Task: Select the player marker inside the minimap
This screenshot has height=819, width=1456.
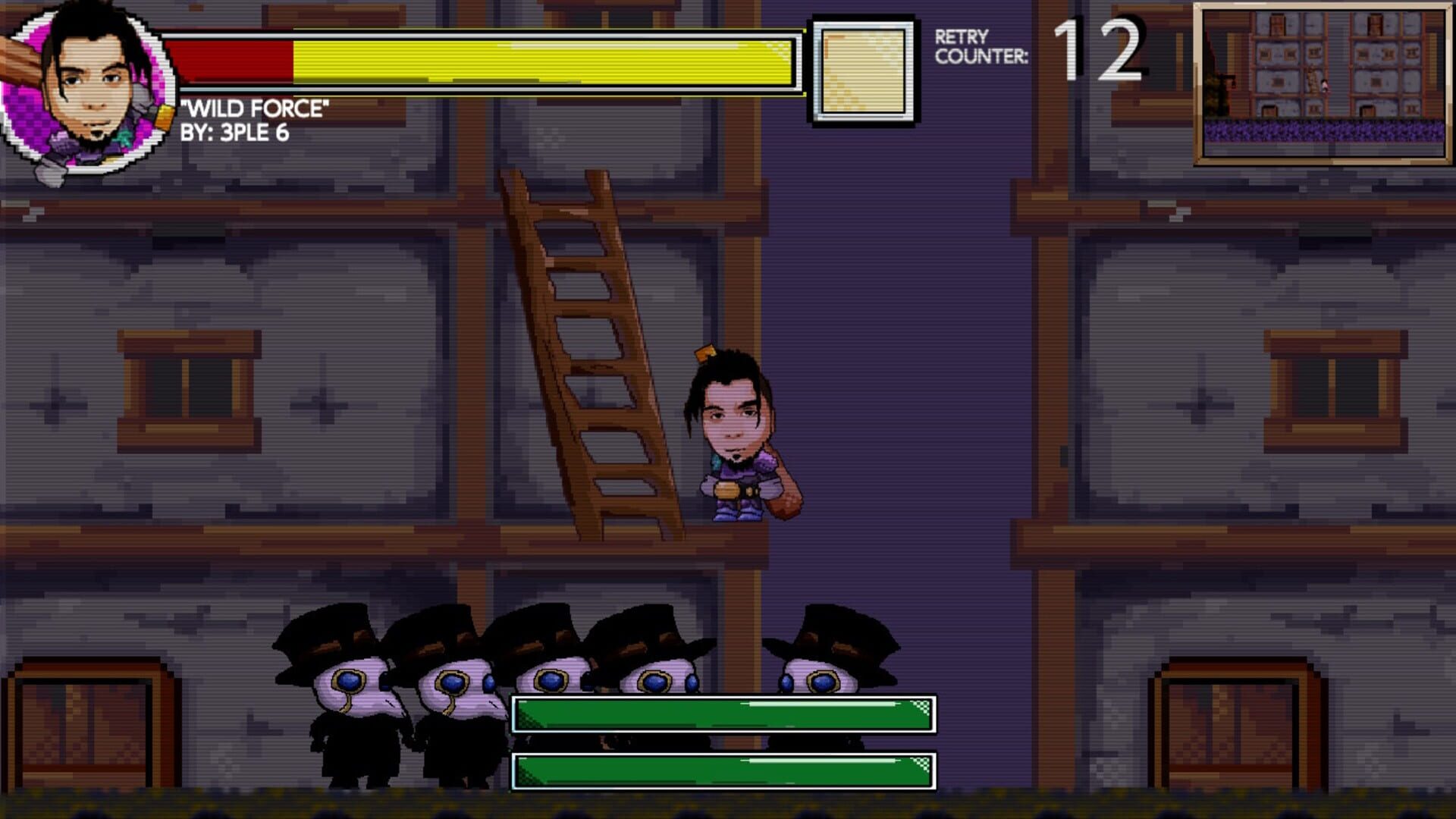Action: (1325, 85)
